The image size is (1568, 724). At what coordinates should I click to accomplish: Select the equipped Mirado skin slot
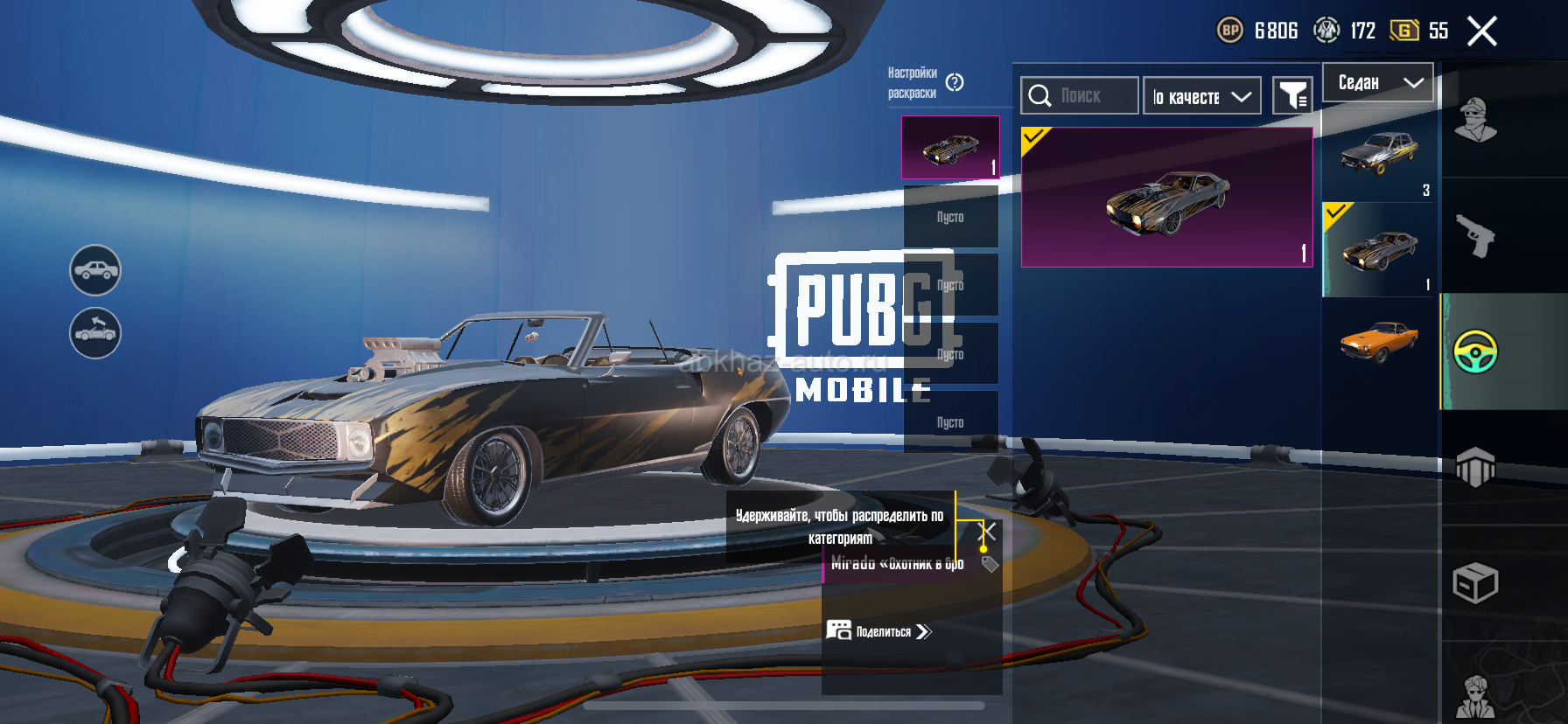(950, 148)
